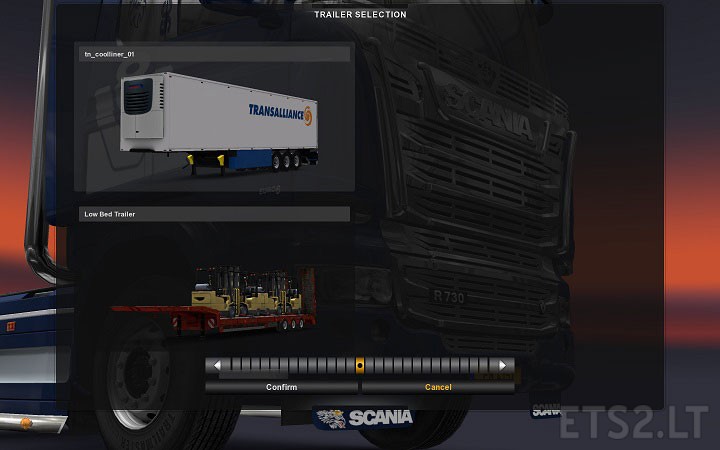
Task: Cancel the trailer selection
Action: [x=438, y=387]
